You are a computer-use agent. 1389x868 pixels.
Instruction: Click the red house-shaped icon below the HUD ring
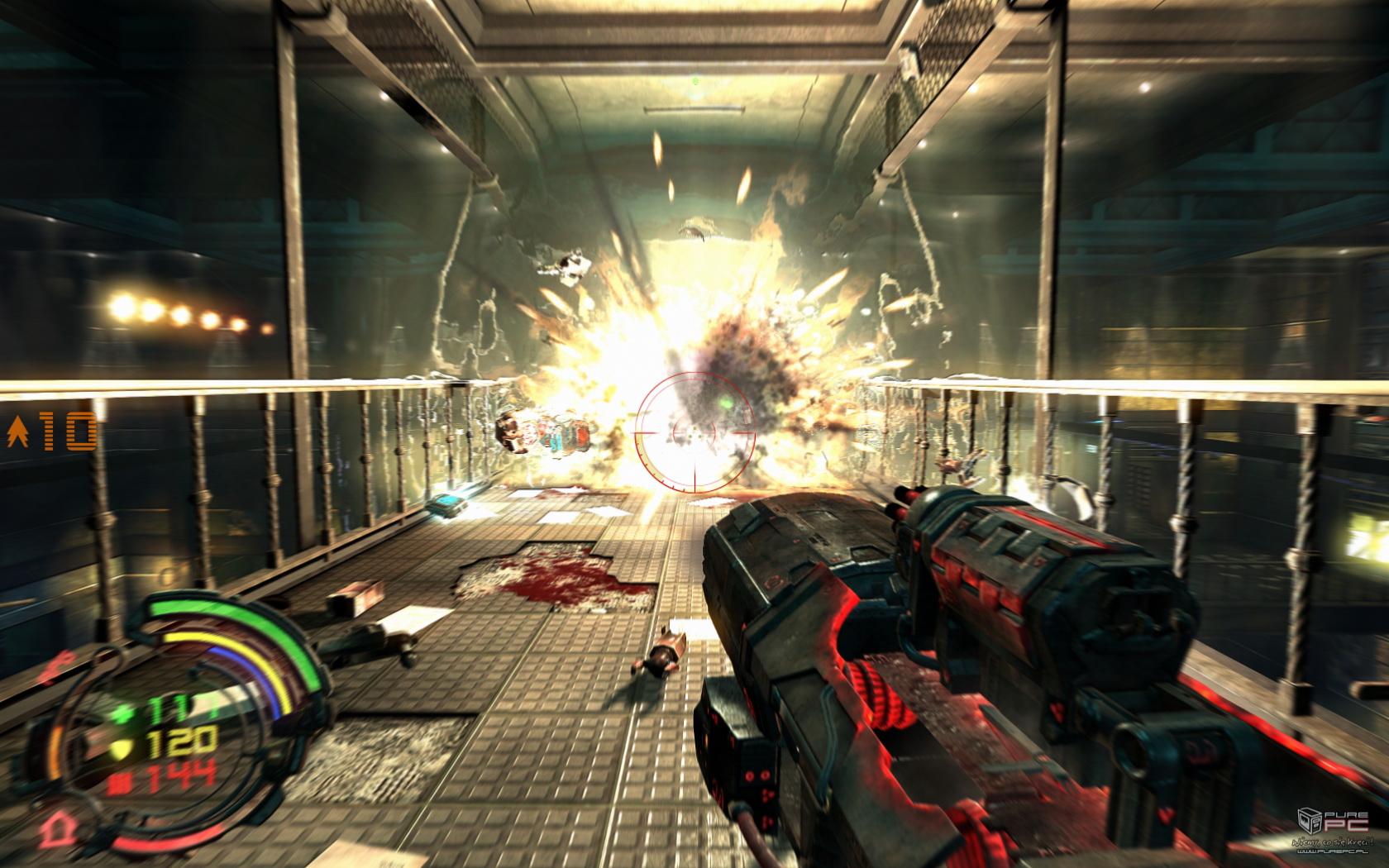[57, 827]
